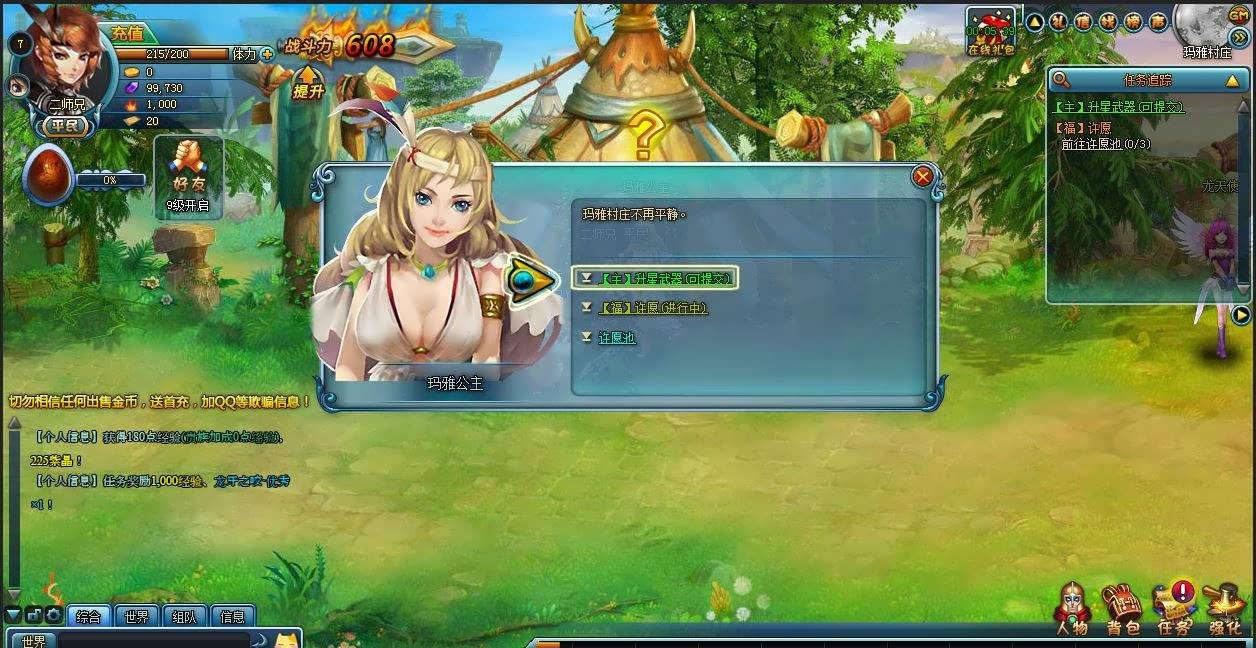
Task: Switch to the 组队 chat tab
Action: pyautogui.click(x=184, y=617)
